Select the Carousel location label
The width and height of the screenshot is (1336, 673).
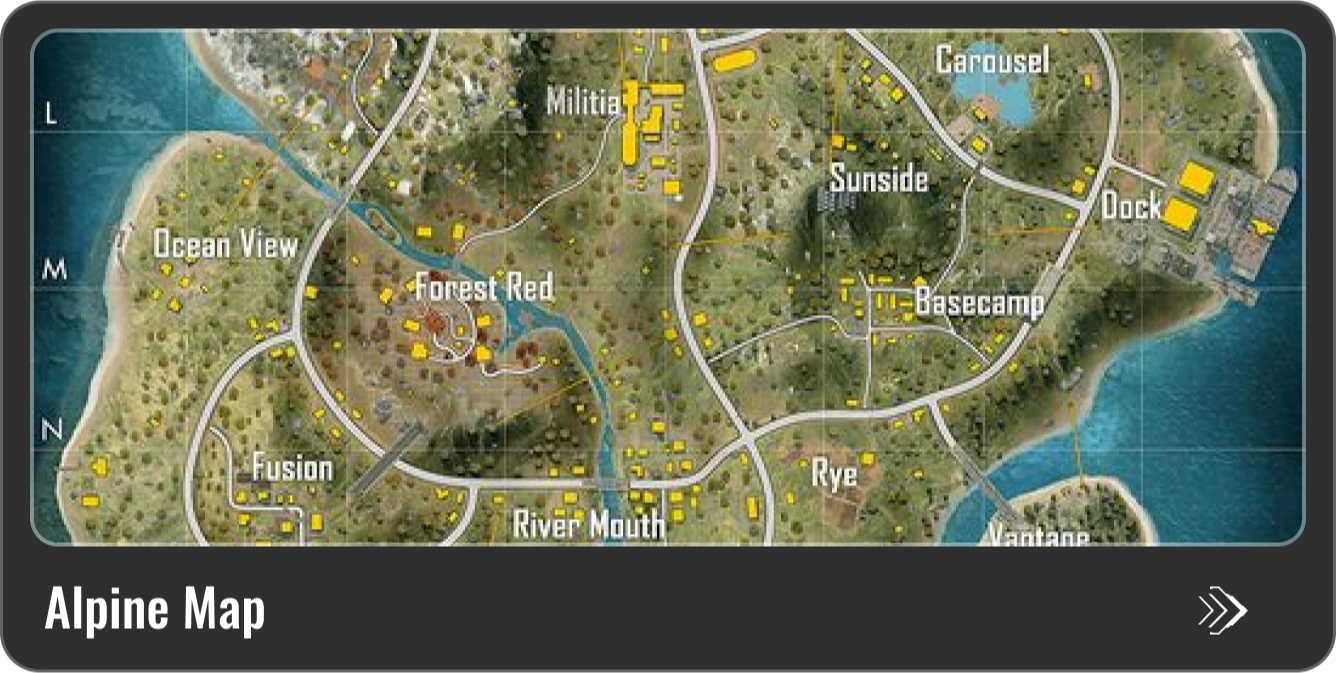(991, 61)
